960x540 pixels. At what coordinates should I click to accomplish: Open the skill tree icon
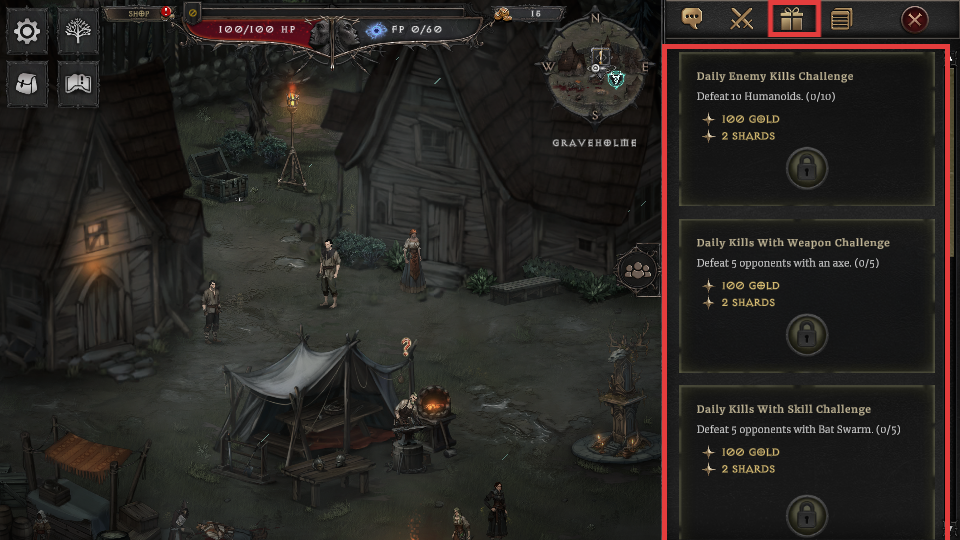pos(77,33)
